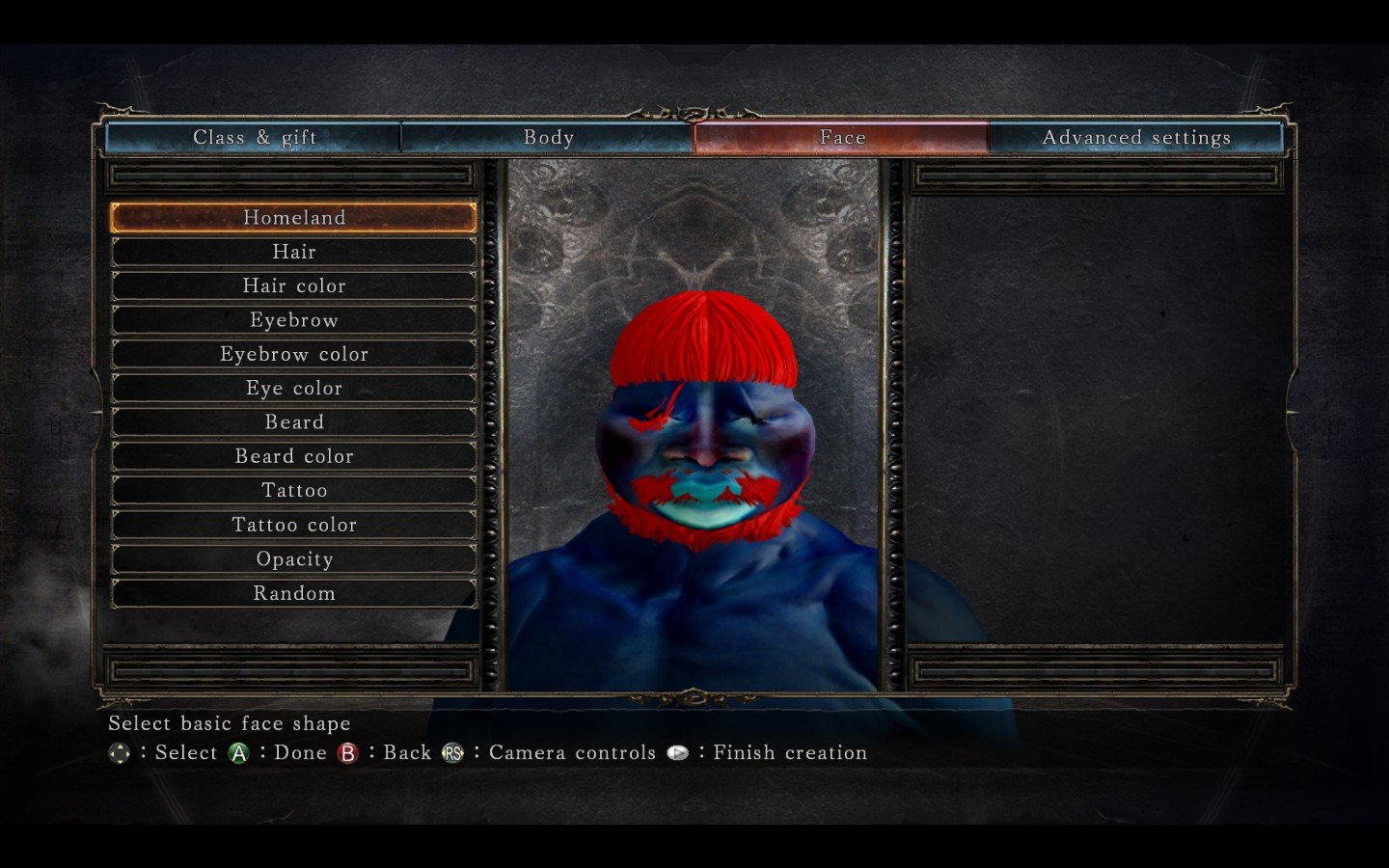Click the Tattoo menu entry
Image resolution: width=1389 pixels, height=868 pixels.
tap(294, 491)
